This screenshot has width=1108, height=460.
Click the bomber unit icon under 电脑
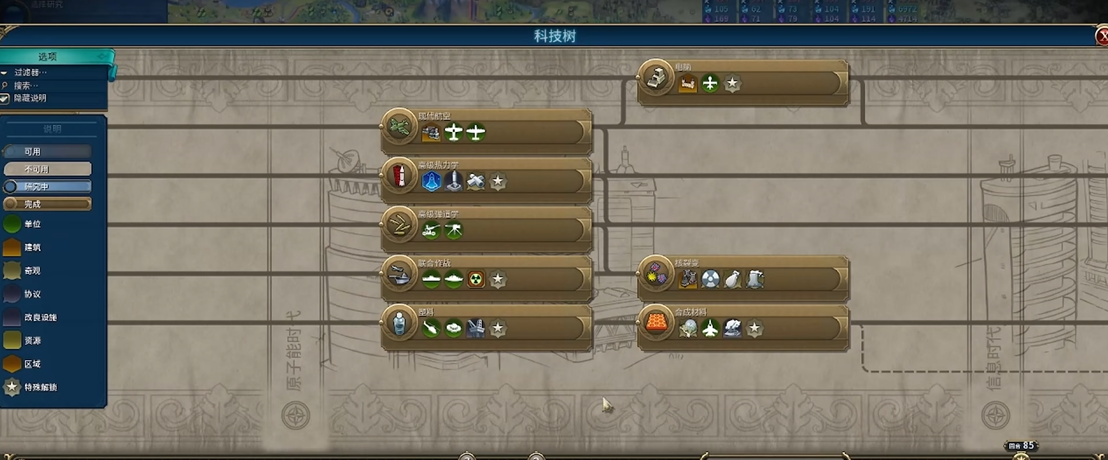(710, 85)
